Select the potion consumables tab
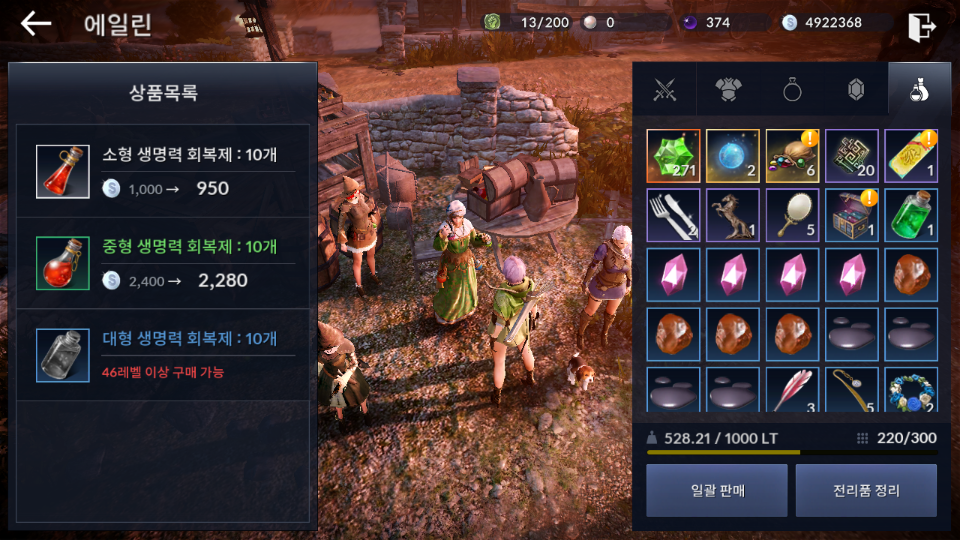The width and height of the screenshot is (960, 540). coord(918,90)
